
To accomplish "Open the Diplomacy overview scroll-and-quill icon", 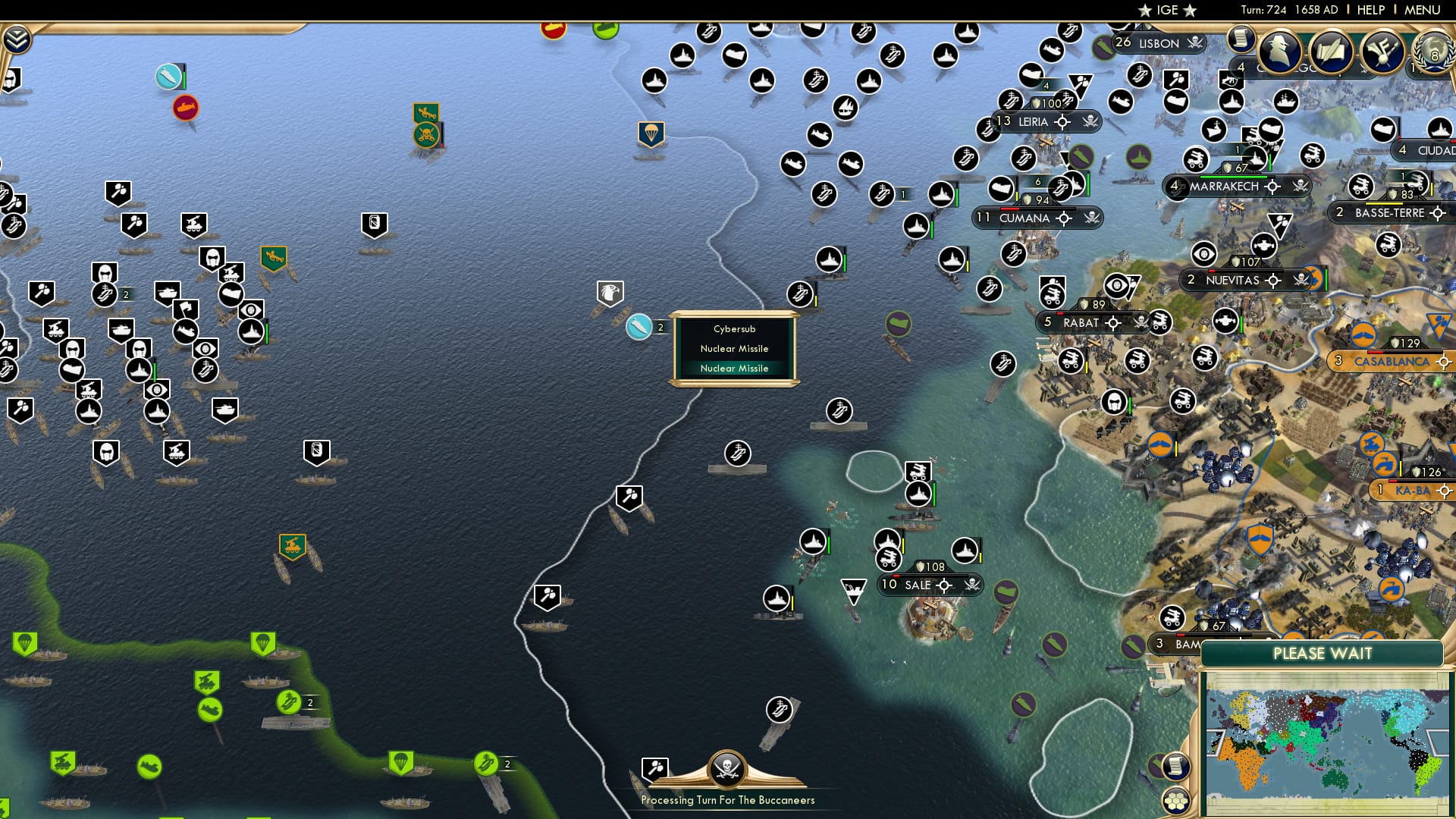I will pos(1332,53).
